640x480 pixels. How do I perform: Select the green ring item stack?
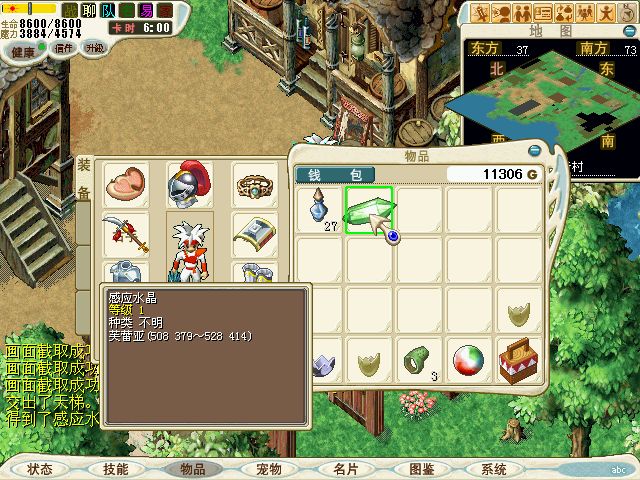pos(419,359)
